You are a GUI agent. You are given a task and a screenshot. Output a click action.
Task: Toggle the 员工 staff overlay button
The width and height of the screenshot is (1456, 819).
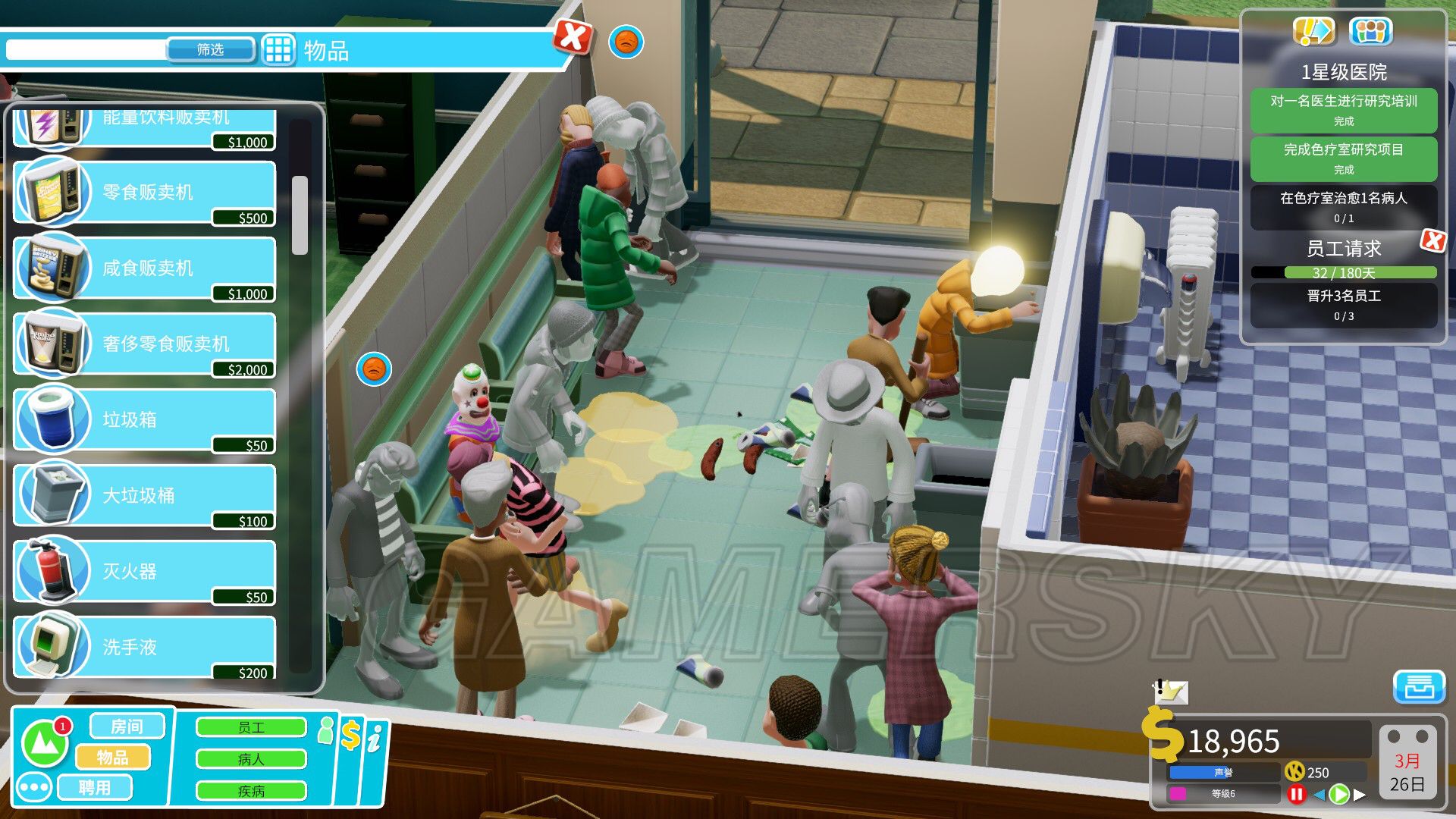pos(251,728)
